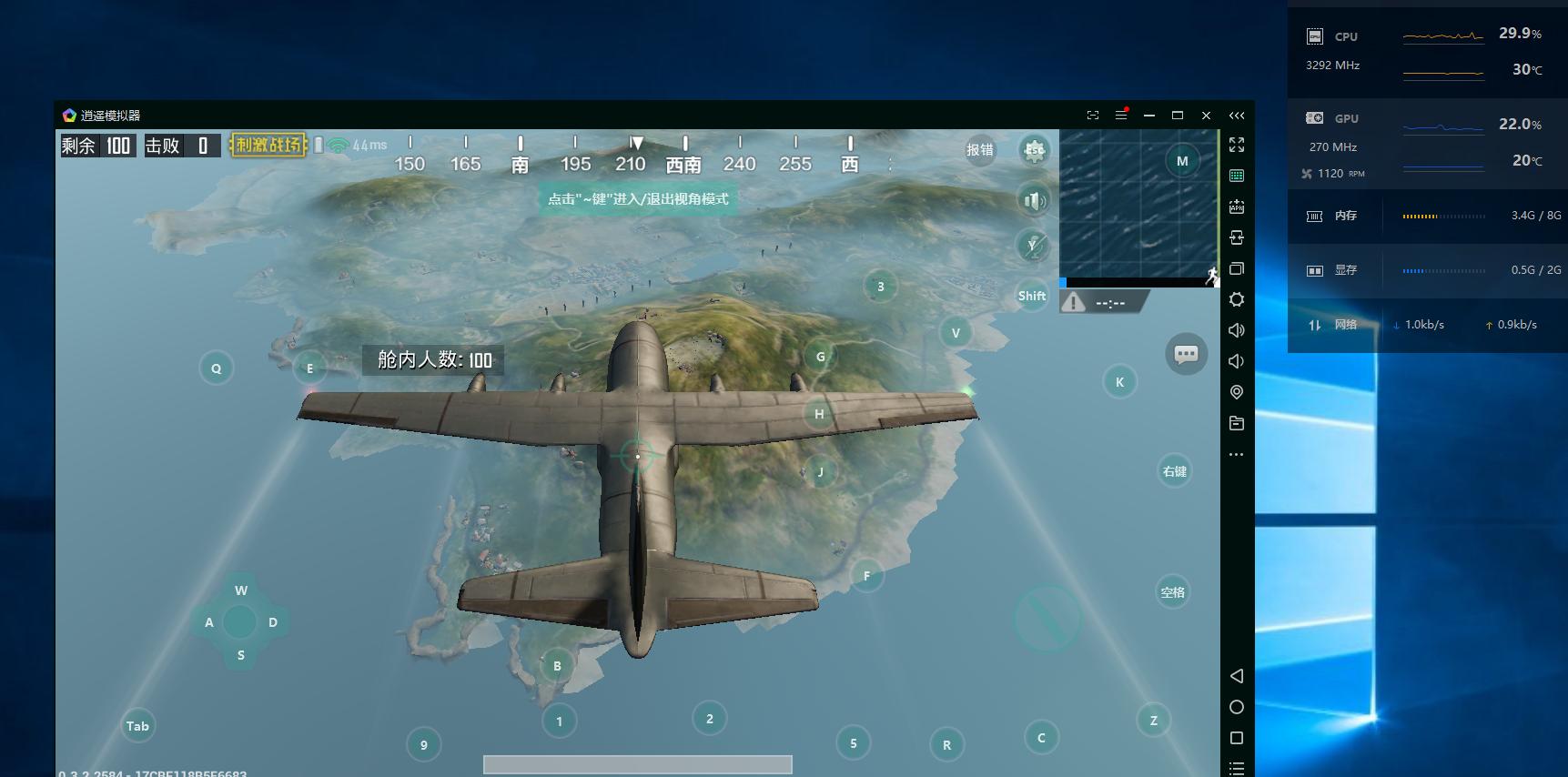The image size is (1568, 777).
Task: Close the emulator window
Action: [1206, 116]
